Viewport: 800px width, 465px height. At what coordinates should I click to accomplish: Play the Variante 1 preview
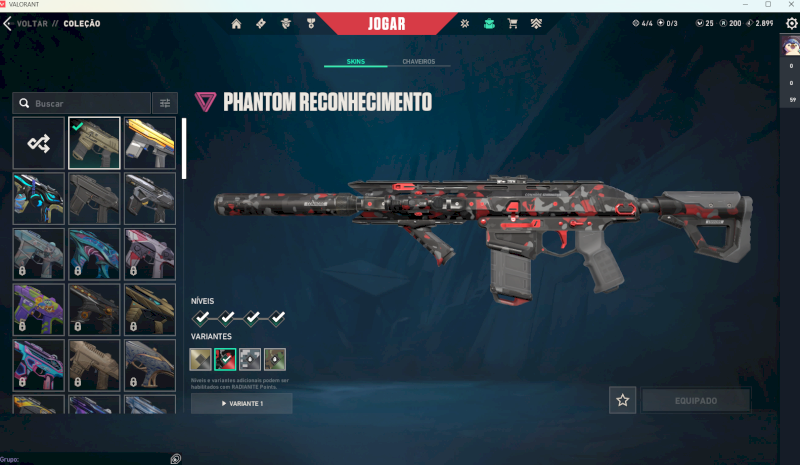click(242, 403)
